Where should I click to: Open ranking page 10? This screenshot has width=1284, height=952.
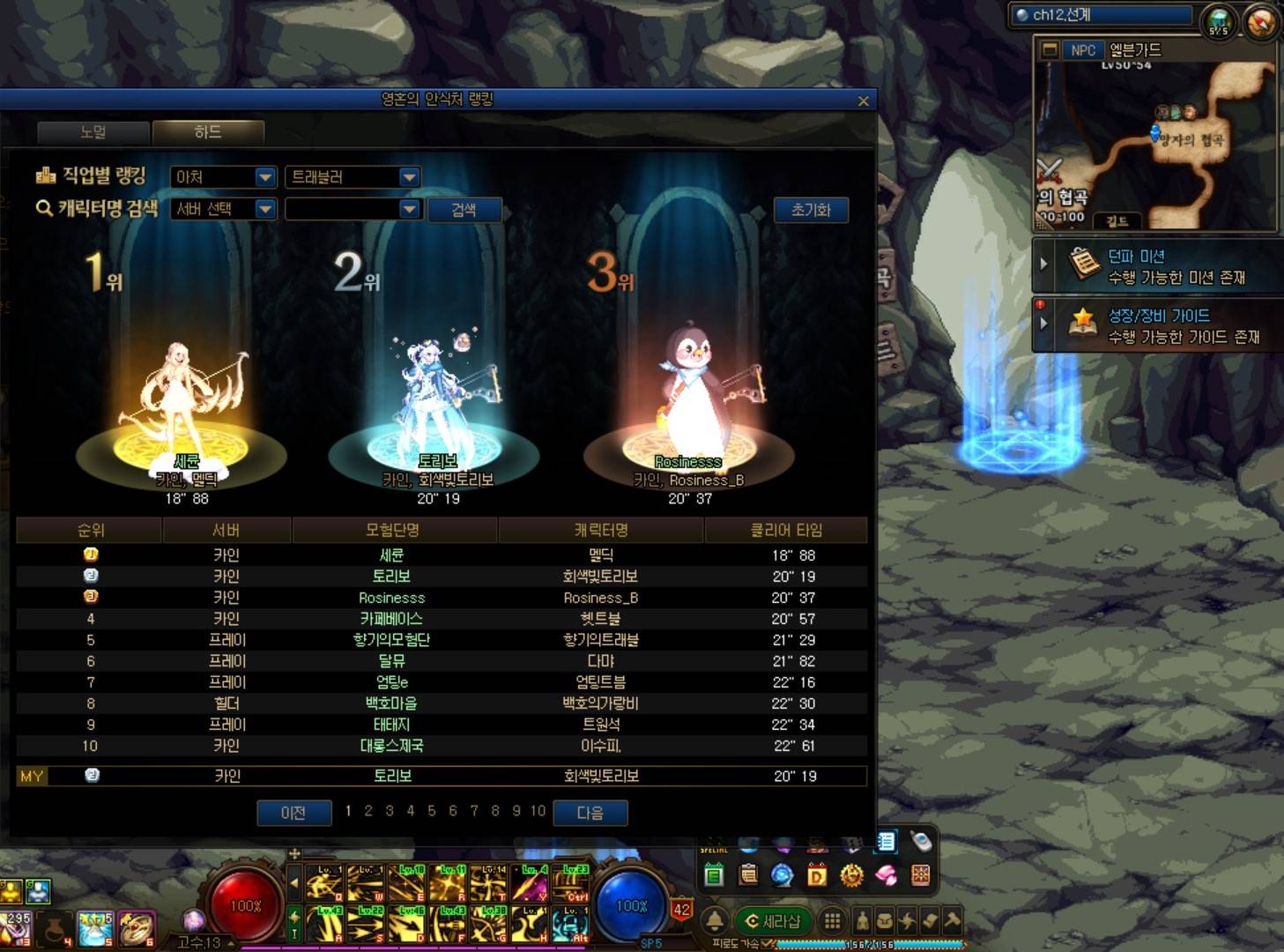click(x=538, y=811)
